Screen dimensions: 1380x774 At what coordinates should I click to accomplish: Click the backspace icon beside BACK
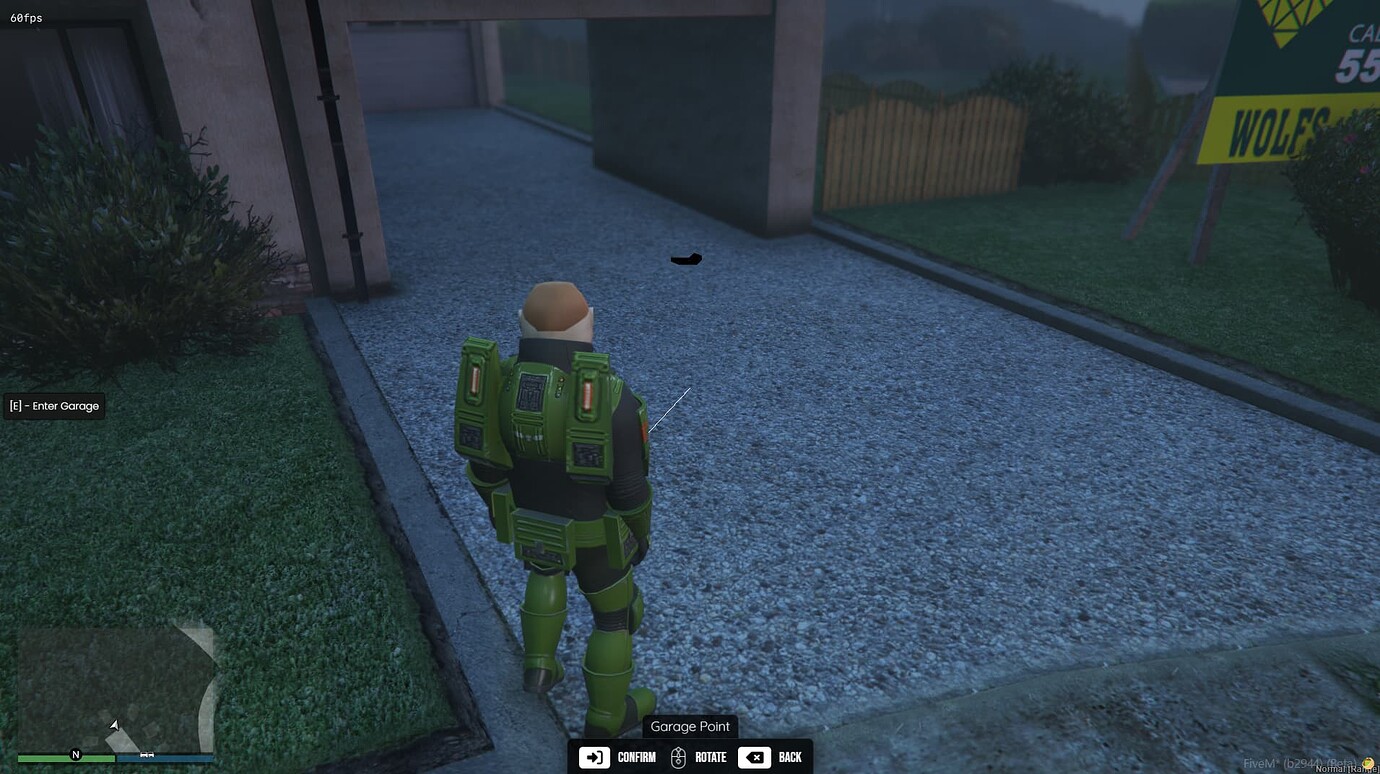754,757
